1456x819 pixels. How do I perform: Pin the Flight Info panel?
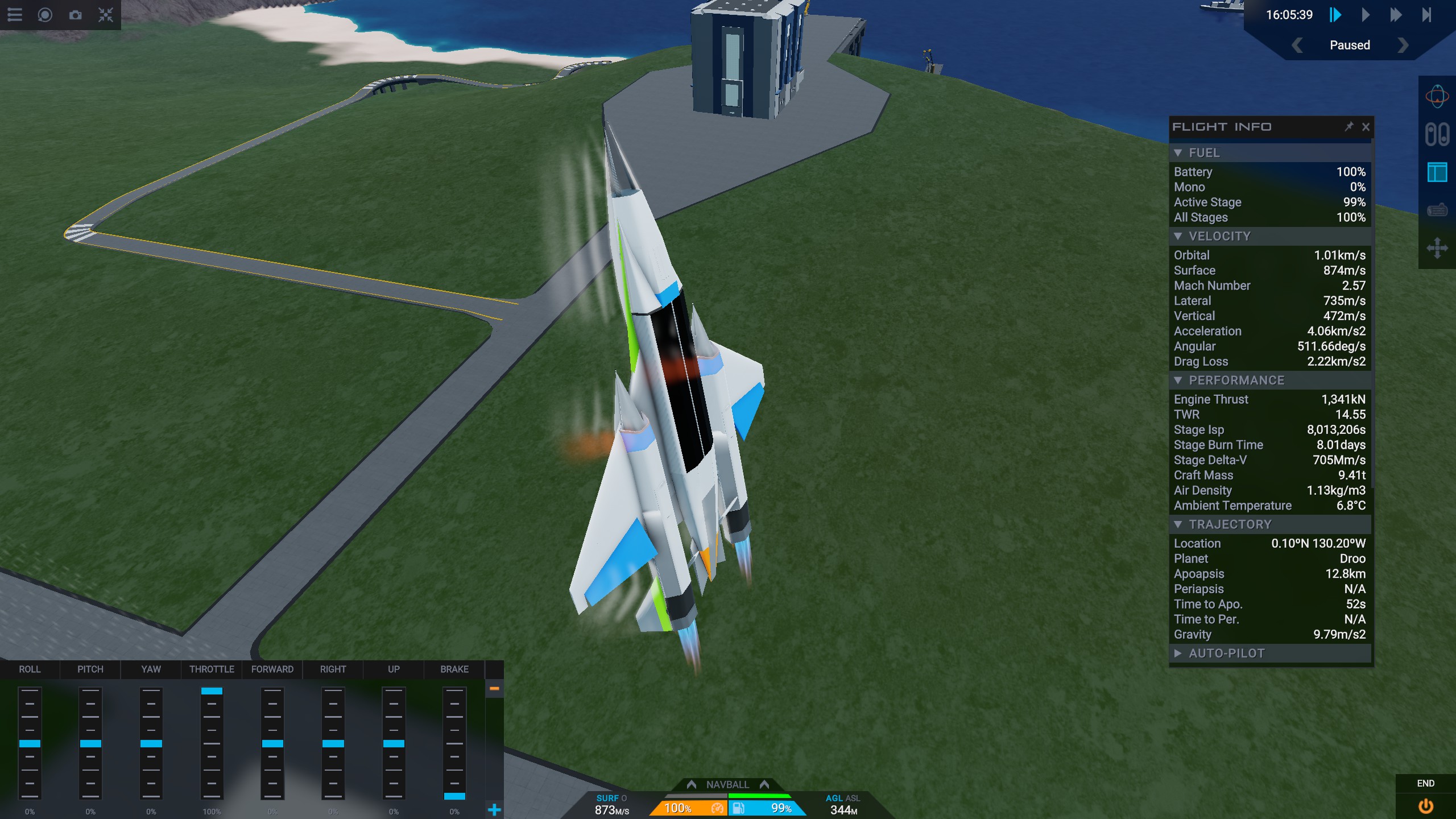(1349, 126)
